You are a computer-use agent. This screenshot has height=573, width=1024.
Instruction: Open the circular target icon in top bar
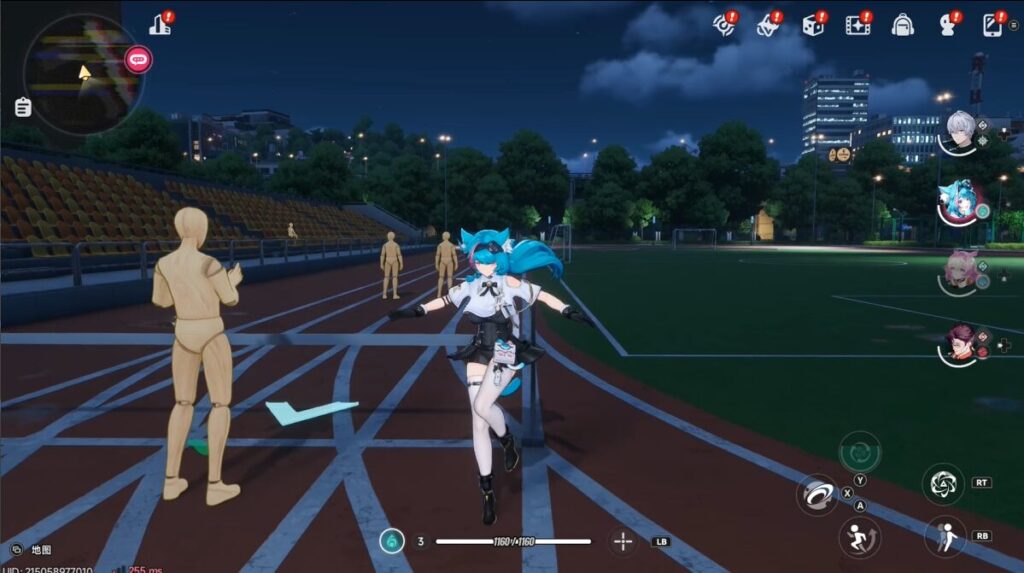pos(724,24)
